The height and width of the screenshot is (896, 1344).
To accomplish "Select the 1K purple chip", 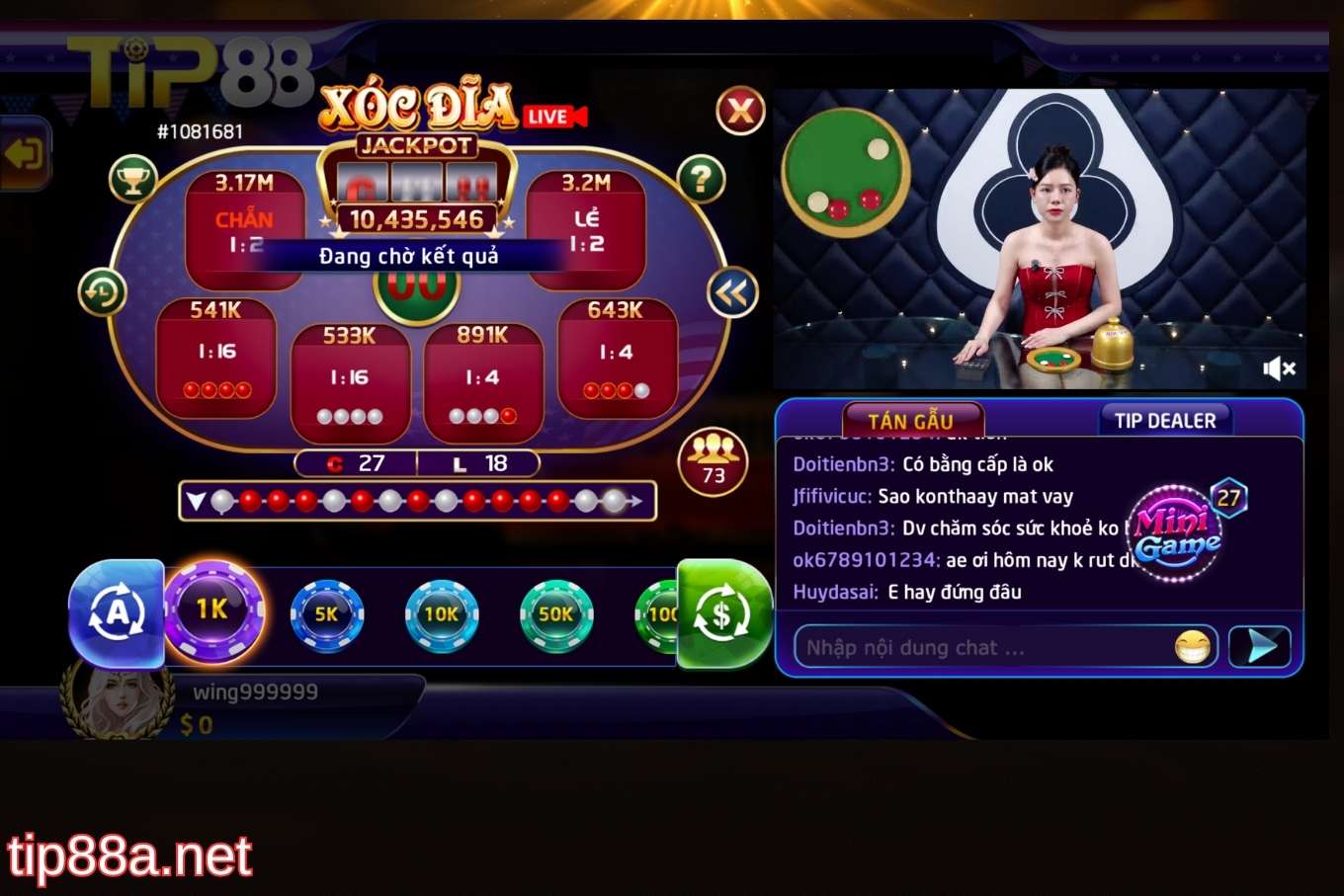I will tap(212, 611).
